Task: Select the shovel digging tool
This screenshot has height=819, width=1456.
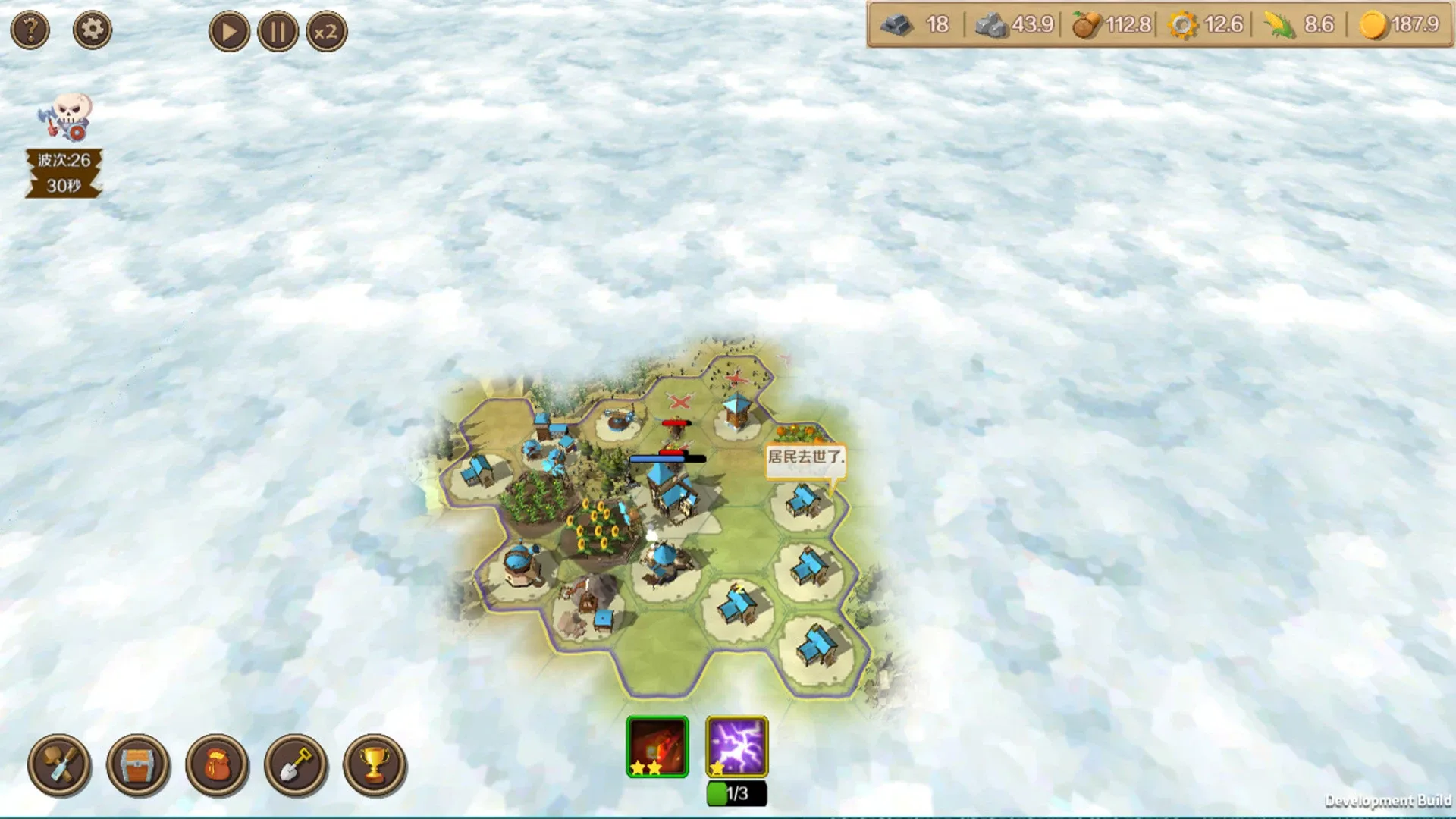Action: pyautogui.click(x=297, y=766)
